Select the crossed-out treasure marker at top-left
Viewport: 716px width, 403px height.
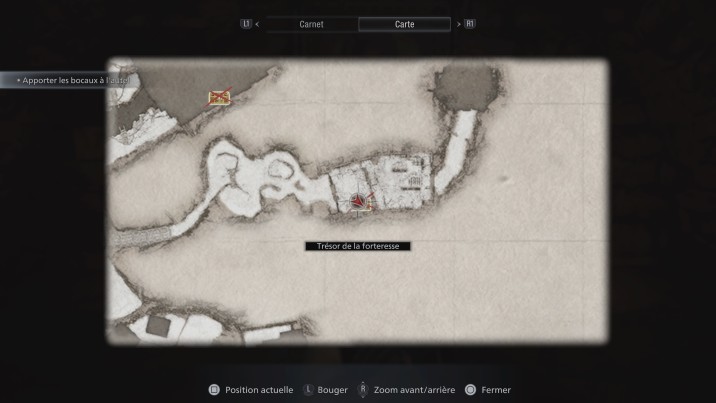(219, 97)
